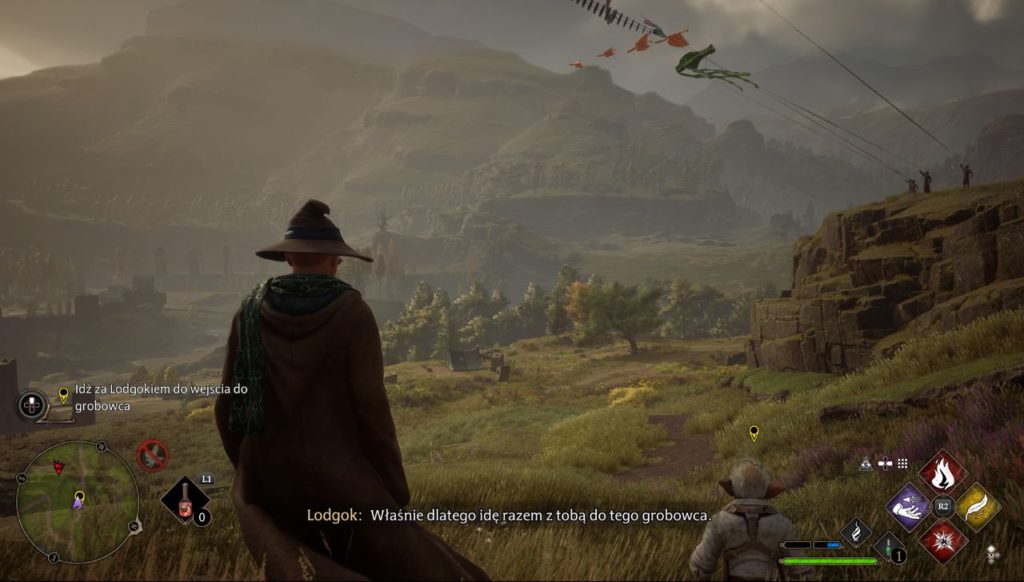Image resolution: width=1024 pixels, height=582 pixels.
Task: Activate the purple Accio hand spell
Action: coord(907,506)
